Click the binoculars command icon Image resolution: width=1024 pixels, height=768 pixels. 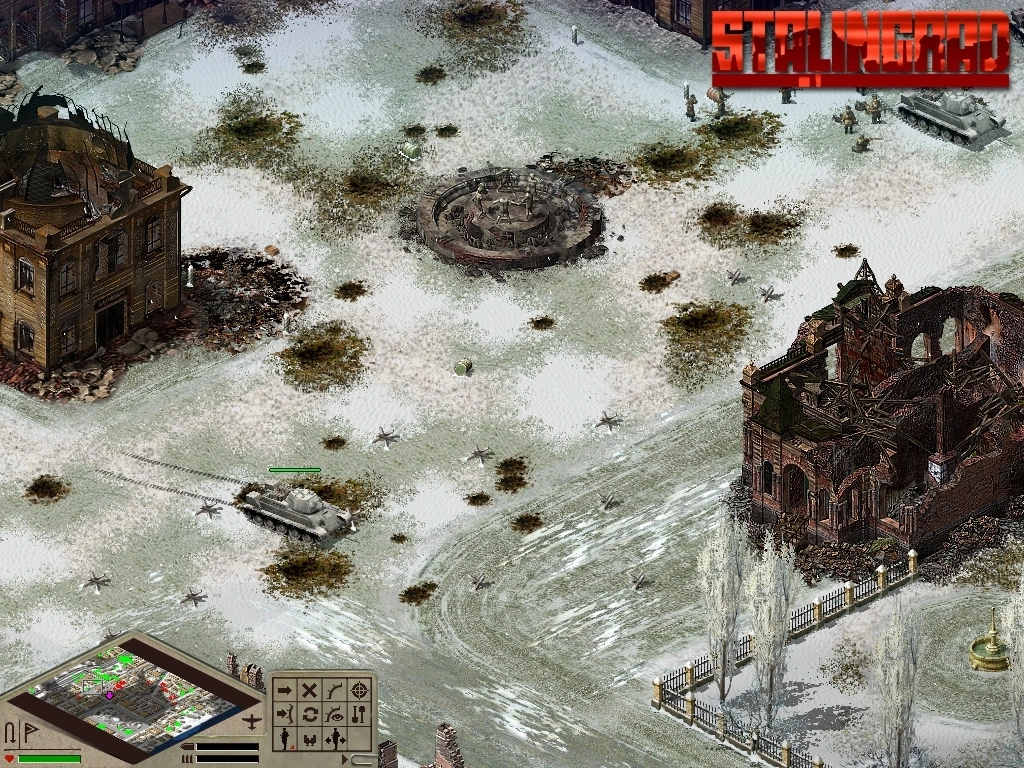(x=310, y=739)
